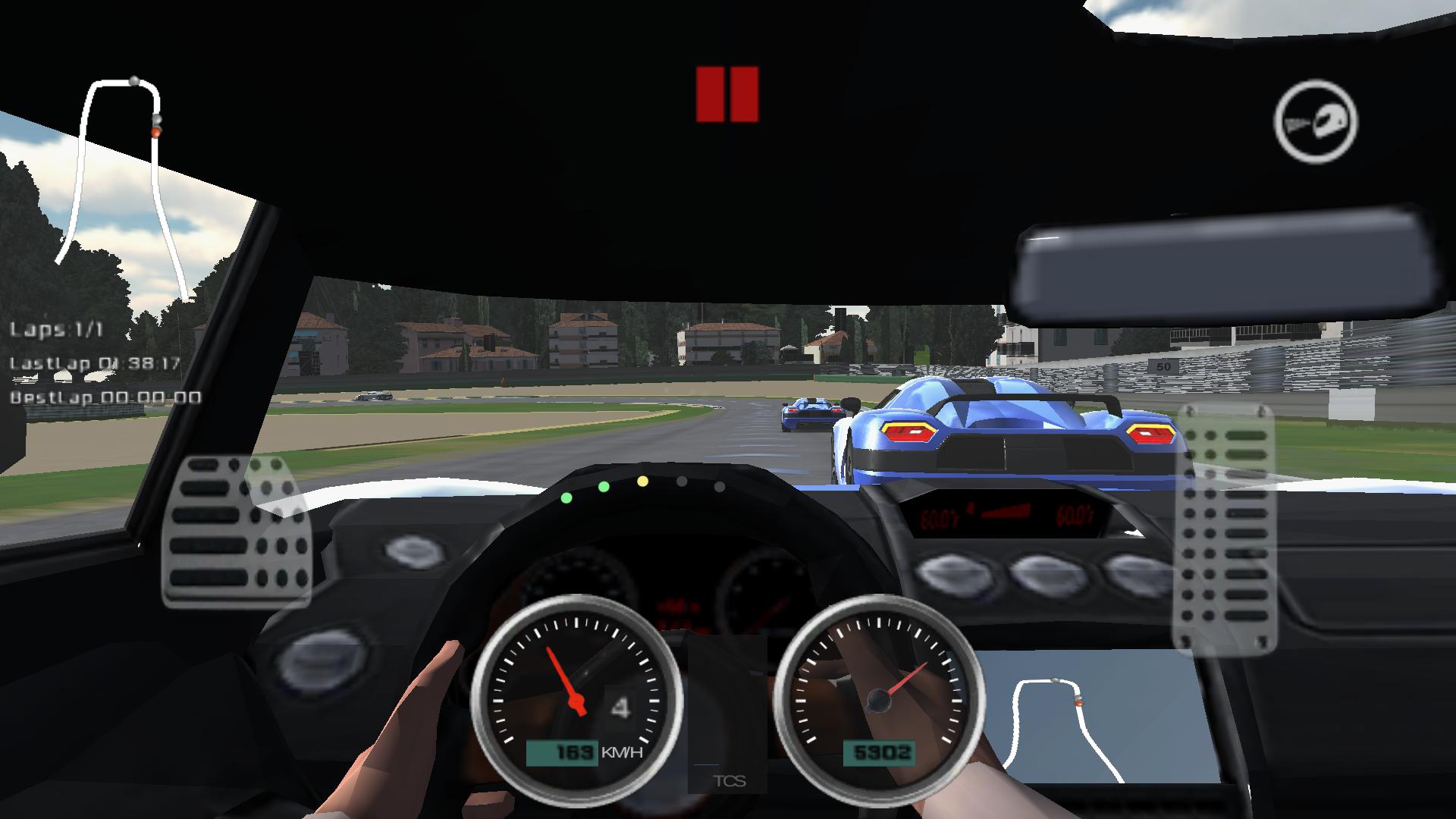Toggle the shift light LEDs on wheel
This screenshot has height=819, width=1456.
pos(641,484)
